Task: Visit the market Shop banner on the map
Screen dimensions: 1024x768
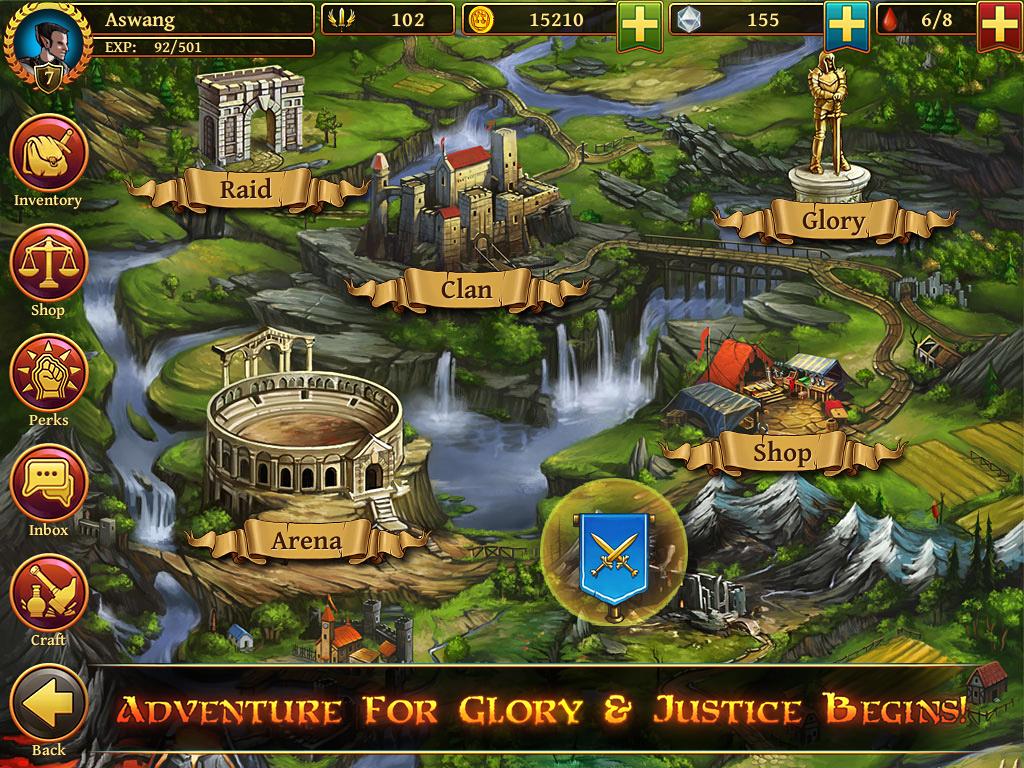Action: pyautogui.click(x=781, y=453)
